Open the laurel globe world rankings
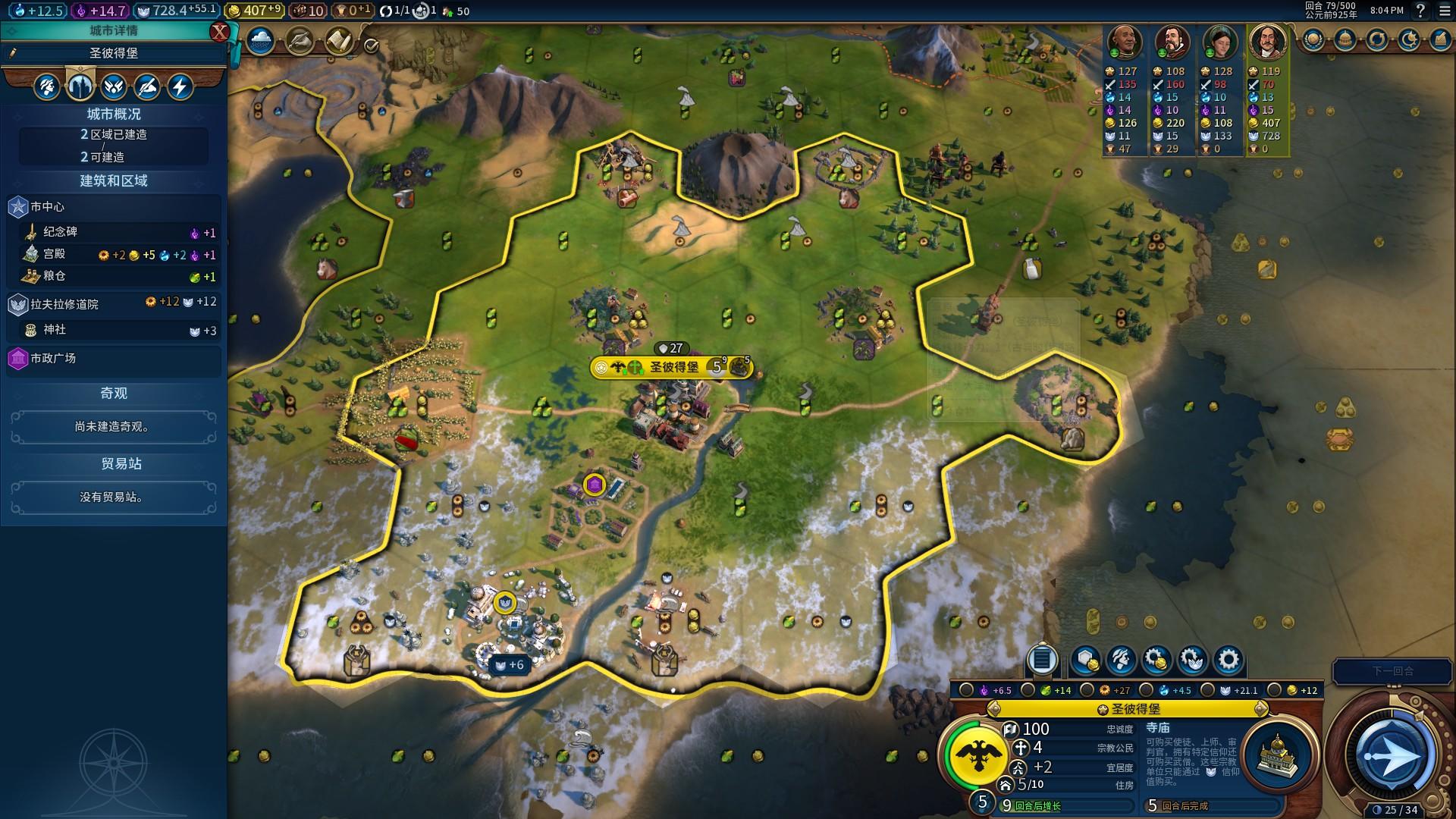Image resolution: width=1456 pixels, height=819 pixels. 1313,39
